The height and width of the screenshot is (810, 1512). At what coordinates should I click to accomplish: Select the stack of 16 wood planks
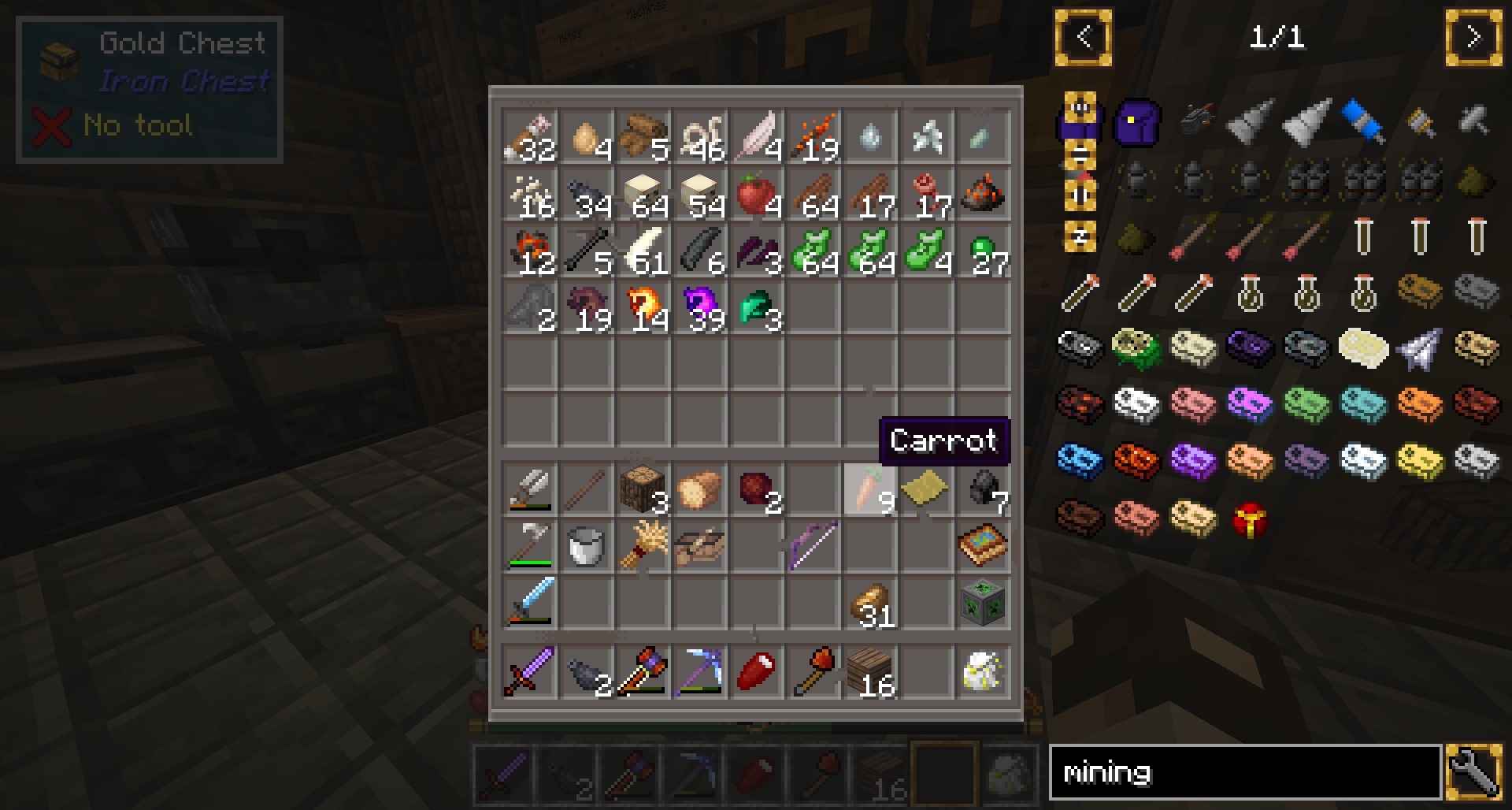click(870, 671)
